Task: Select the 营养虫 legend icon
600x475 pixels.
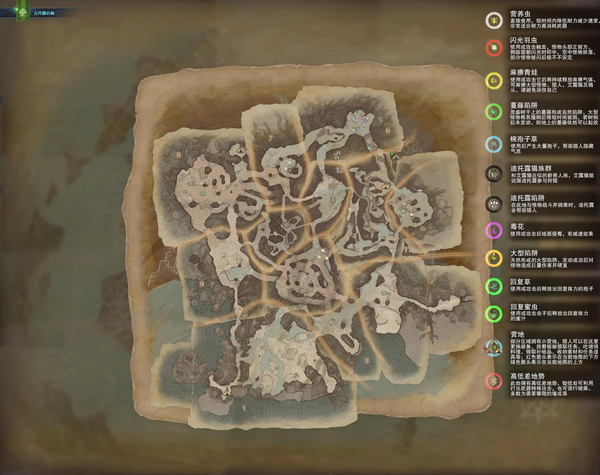Action: point(492,20)
